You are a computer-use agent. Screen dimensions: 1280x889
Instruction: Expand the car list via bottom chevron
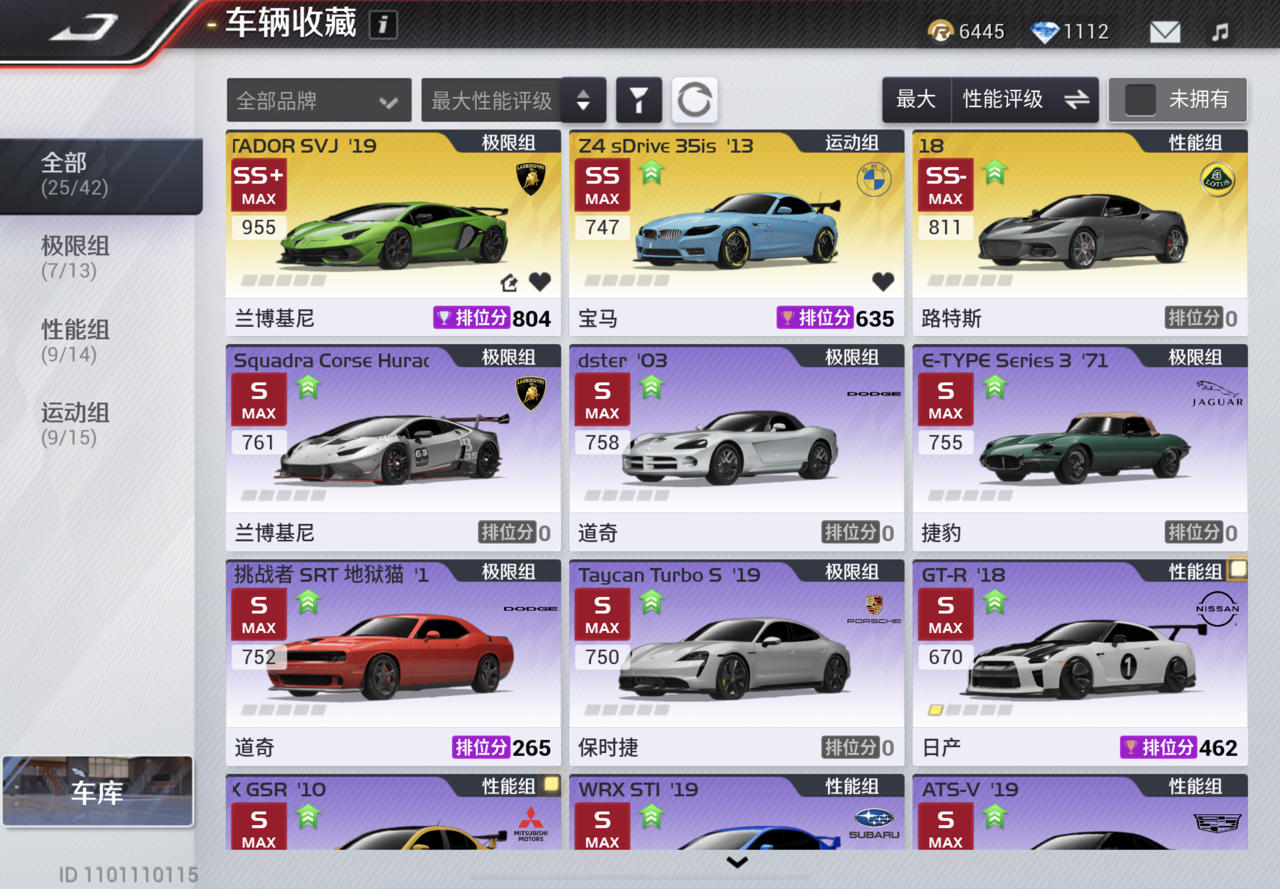[x=738, y=862]
